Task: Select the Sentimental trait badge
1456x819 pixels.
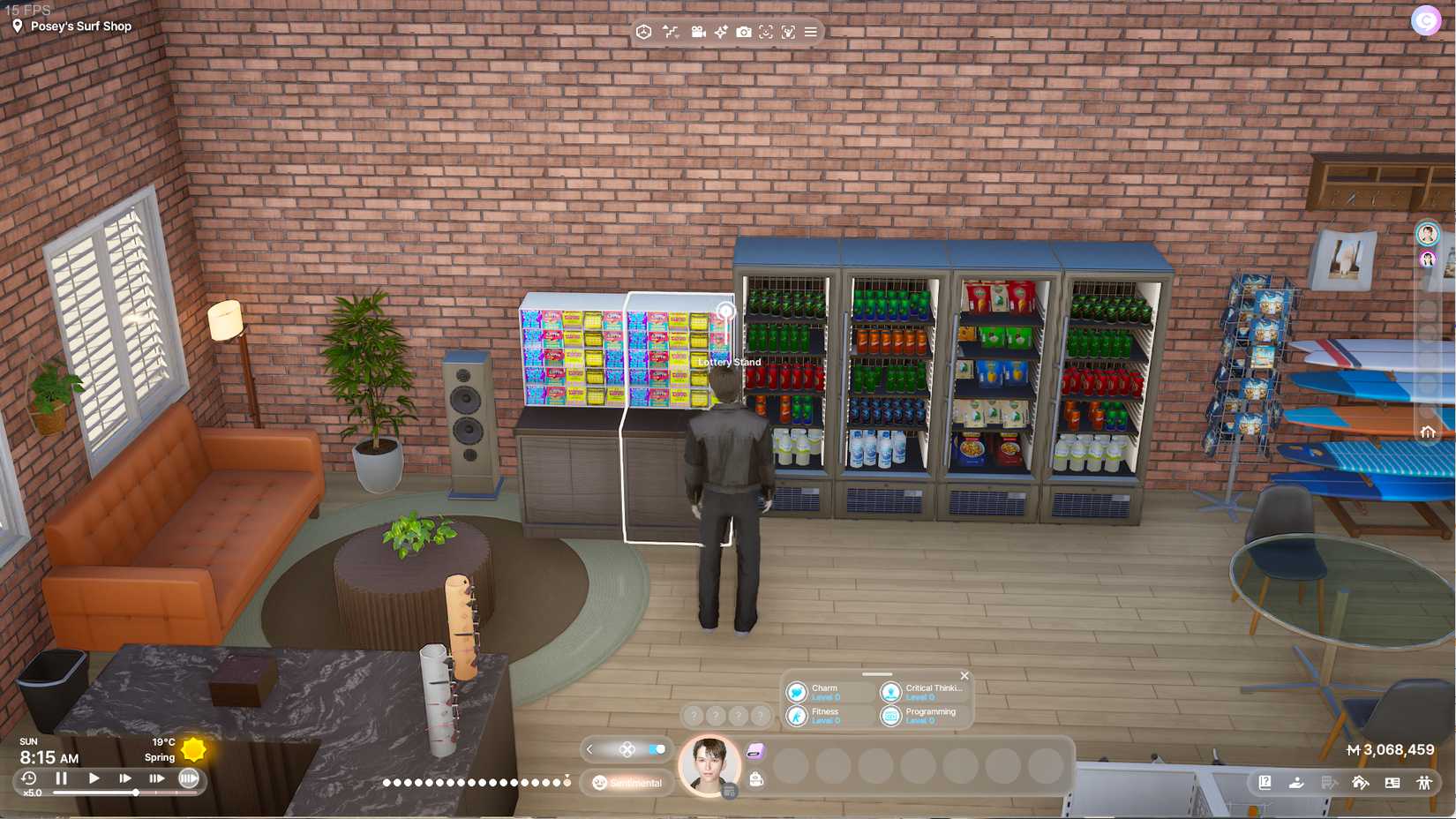Action: [x=627, y=783]
